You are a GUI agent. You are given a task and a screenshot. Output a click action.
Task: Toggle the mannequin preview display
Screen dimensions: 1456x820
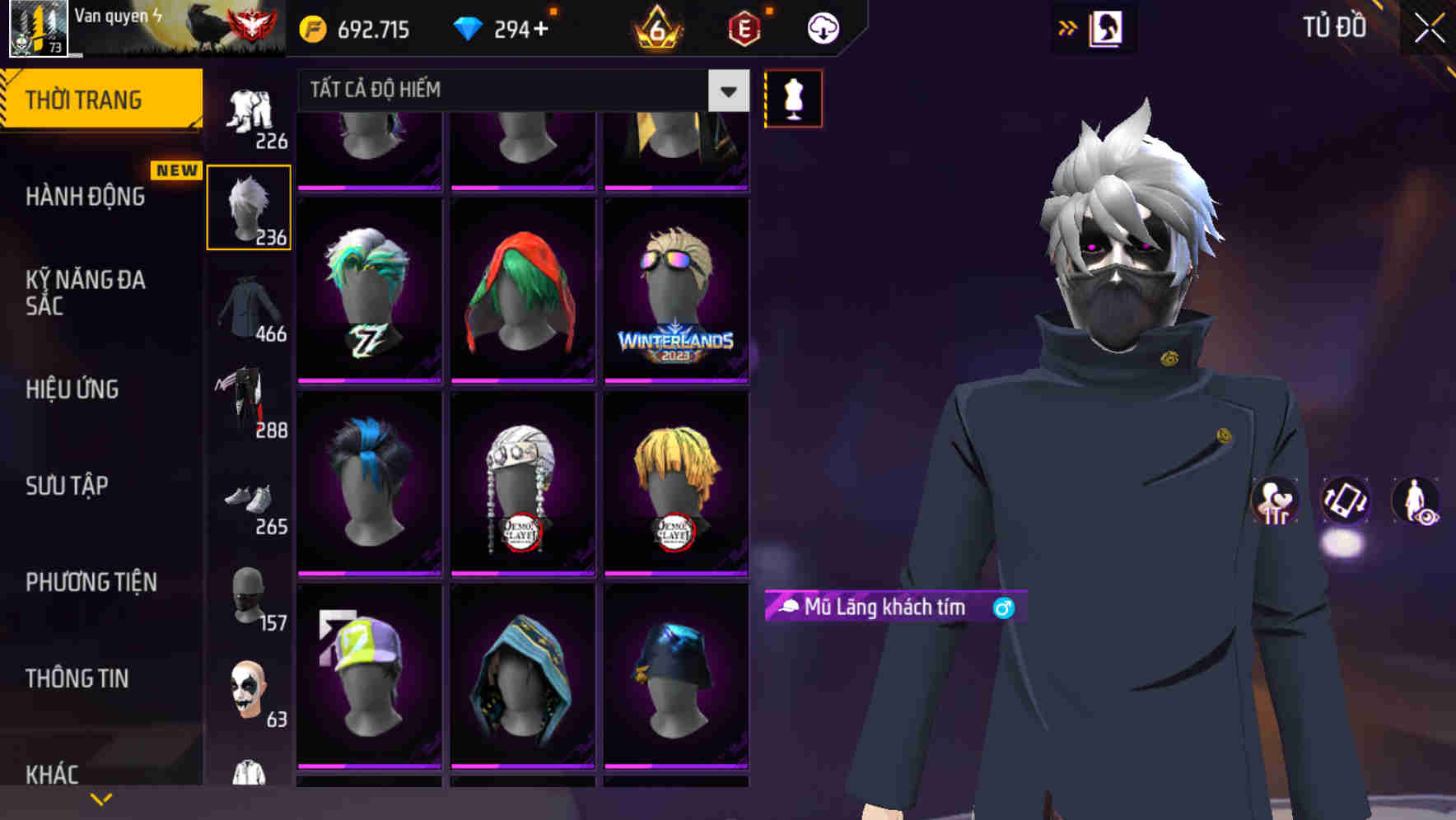click(x=792, y=97)
